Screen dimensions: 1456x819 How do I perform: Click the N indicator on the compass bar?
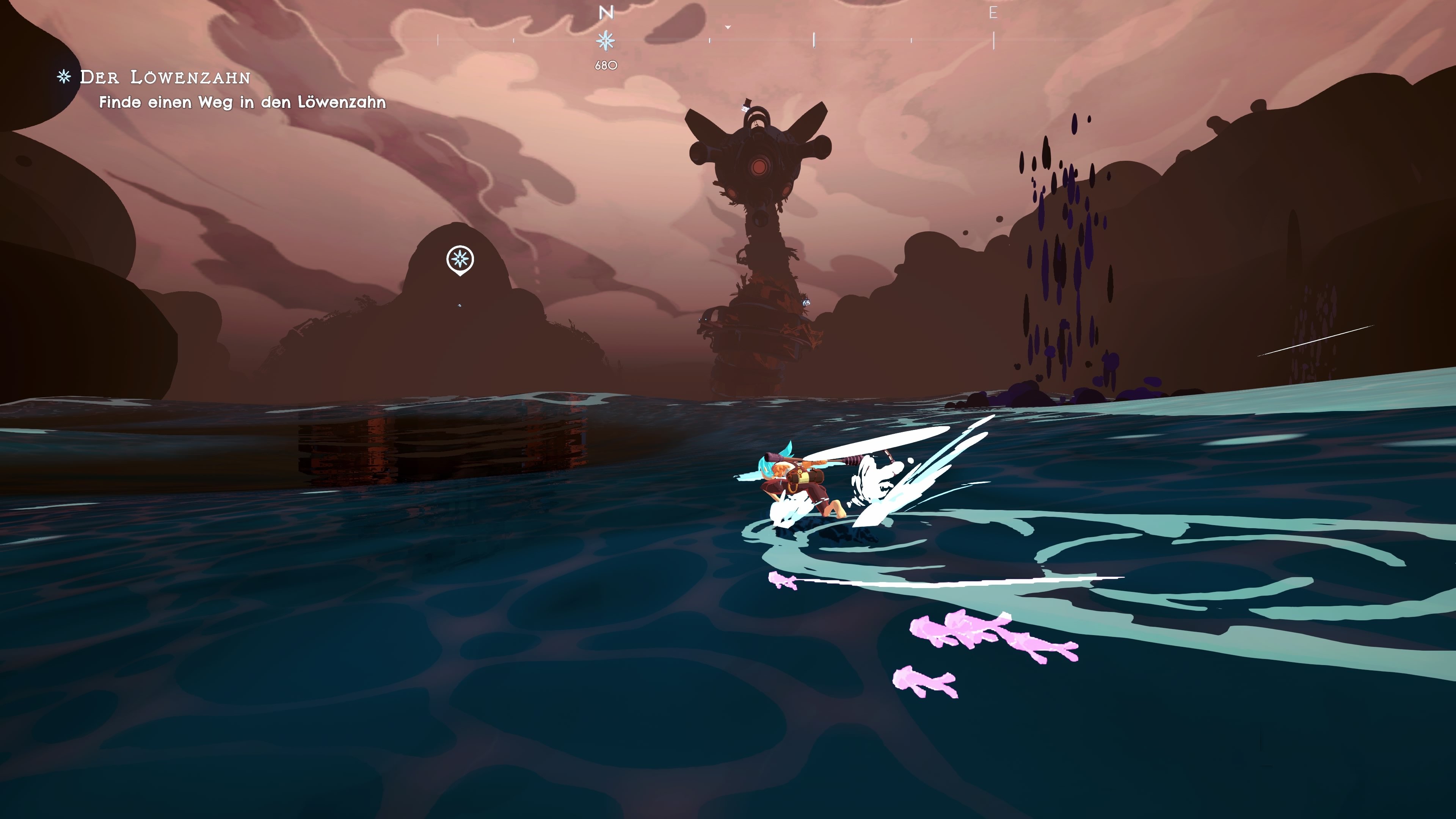(606, 13)
